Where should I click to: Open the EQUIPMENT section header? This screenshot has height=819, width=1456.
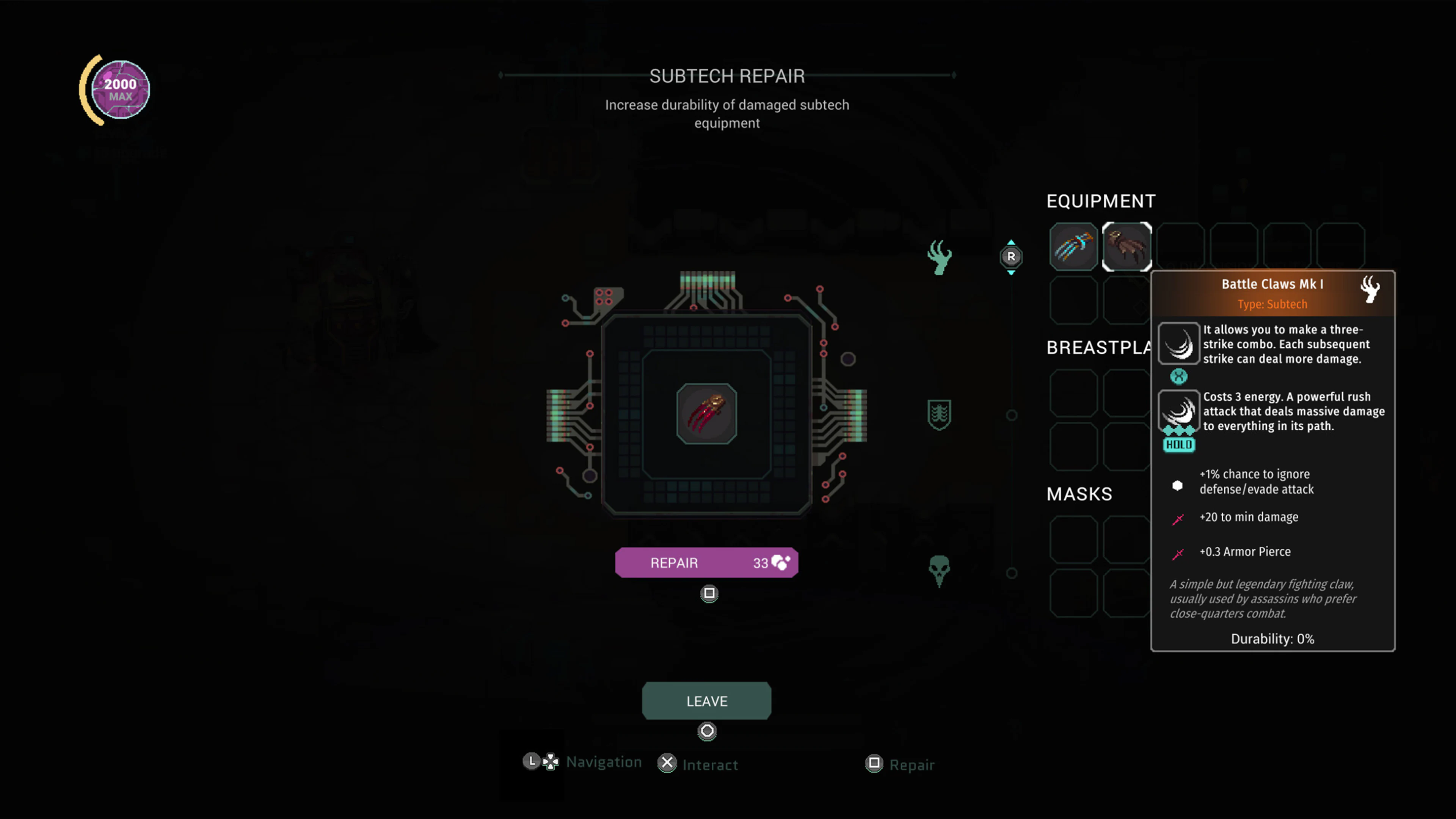1100,201
